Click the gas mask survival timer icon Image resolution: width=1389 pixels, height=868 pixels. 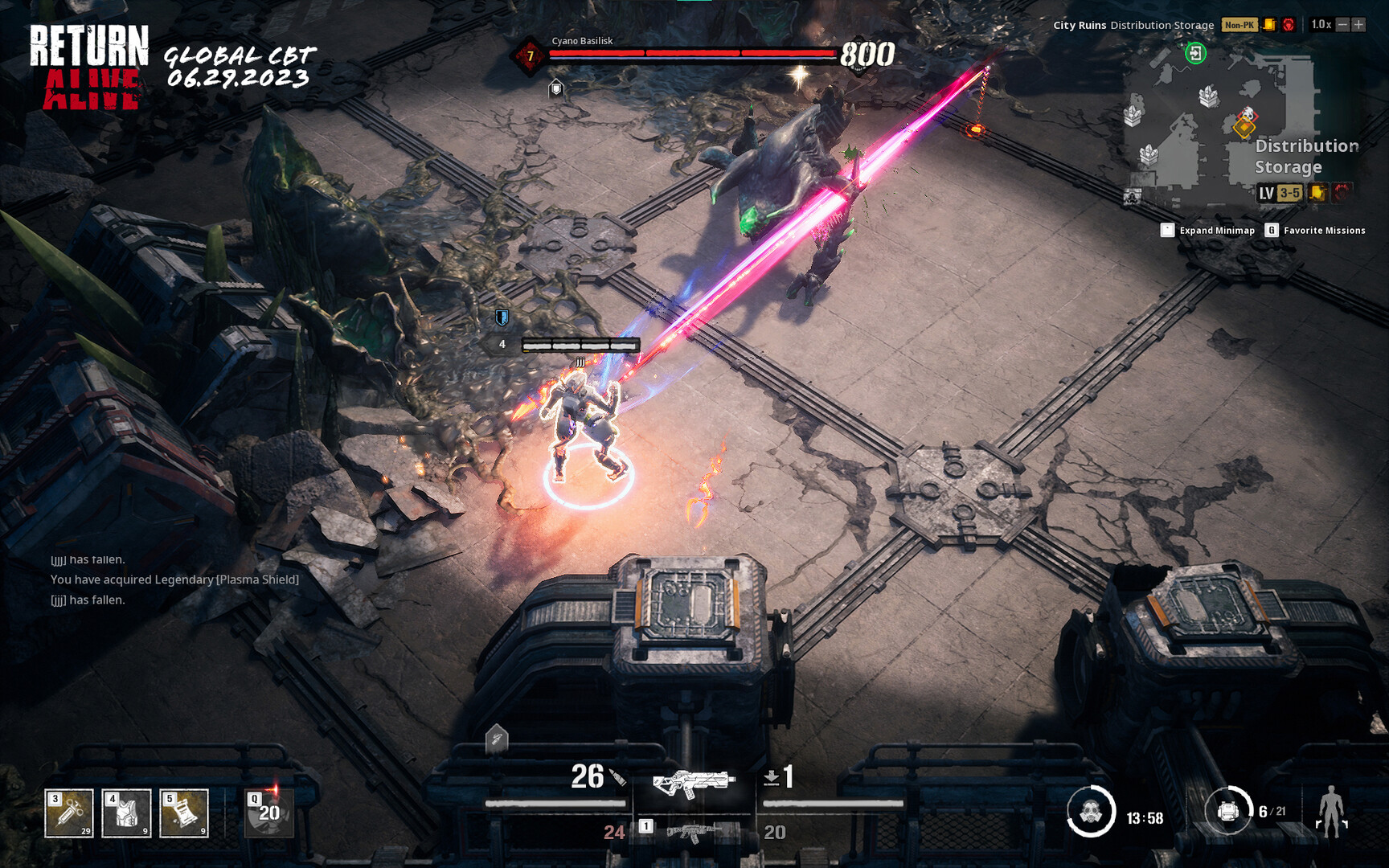pyautogui.click(x=1093, y=813)
